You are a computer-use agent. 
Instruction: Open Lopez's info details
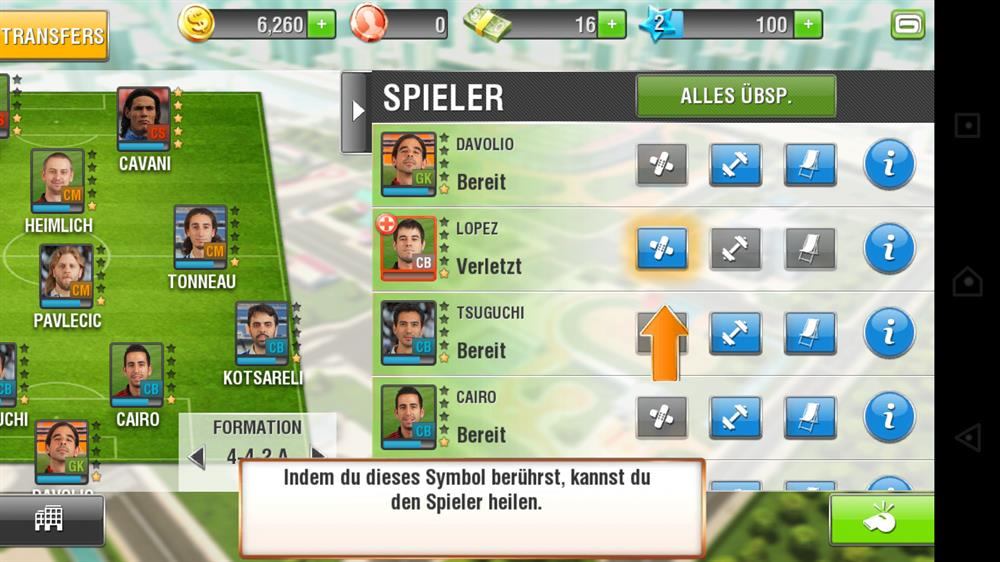889,249
